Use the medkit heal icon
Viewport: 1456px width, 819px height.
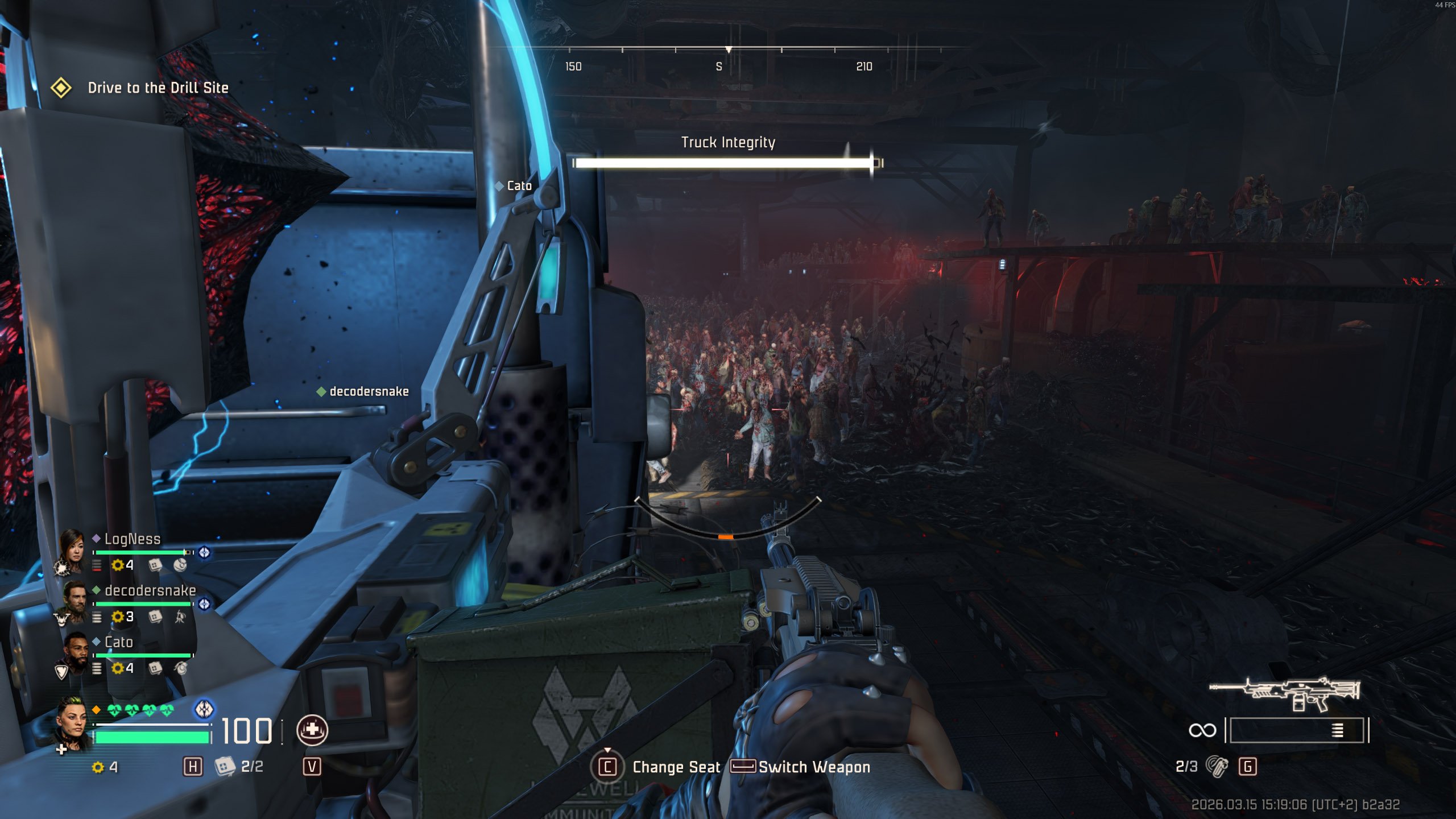pyautogui.click(x=312, y=730)
